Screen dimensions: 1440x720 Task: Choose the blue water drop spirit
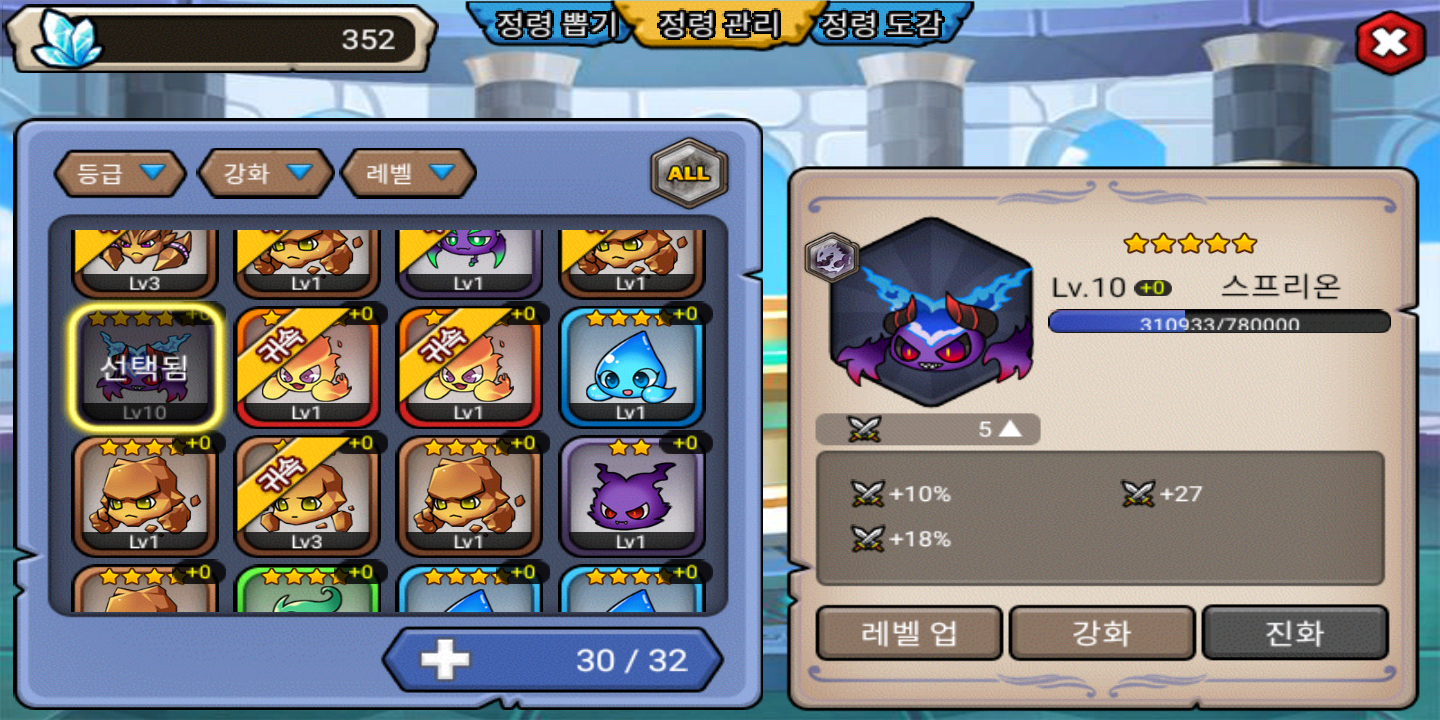click(630, 366)
